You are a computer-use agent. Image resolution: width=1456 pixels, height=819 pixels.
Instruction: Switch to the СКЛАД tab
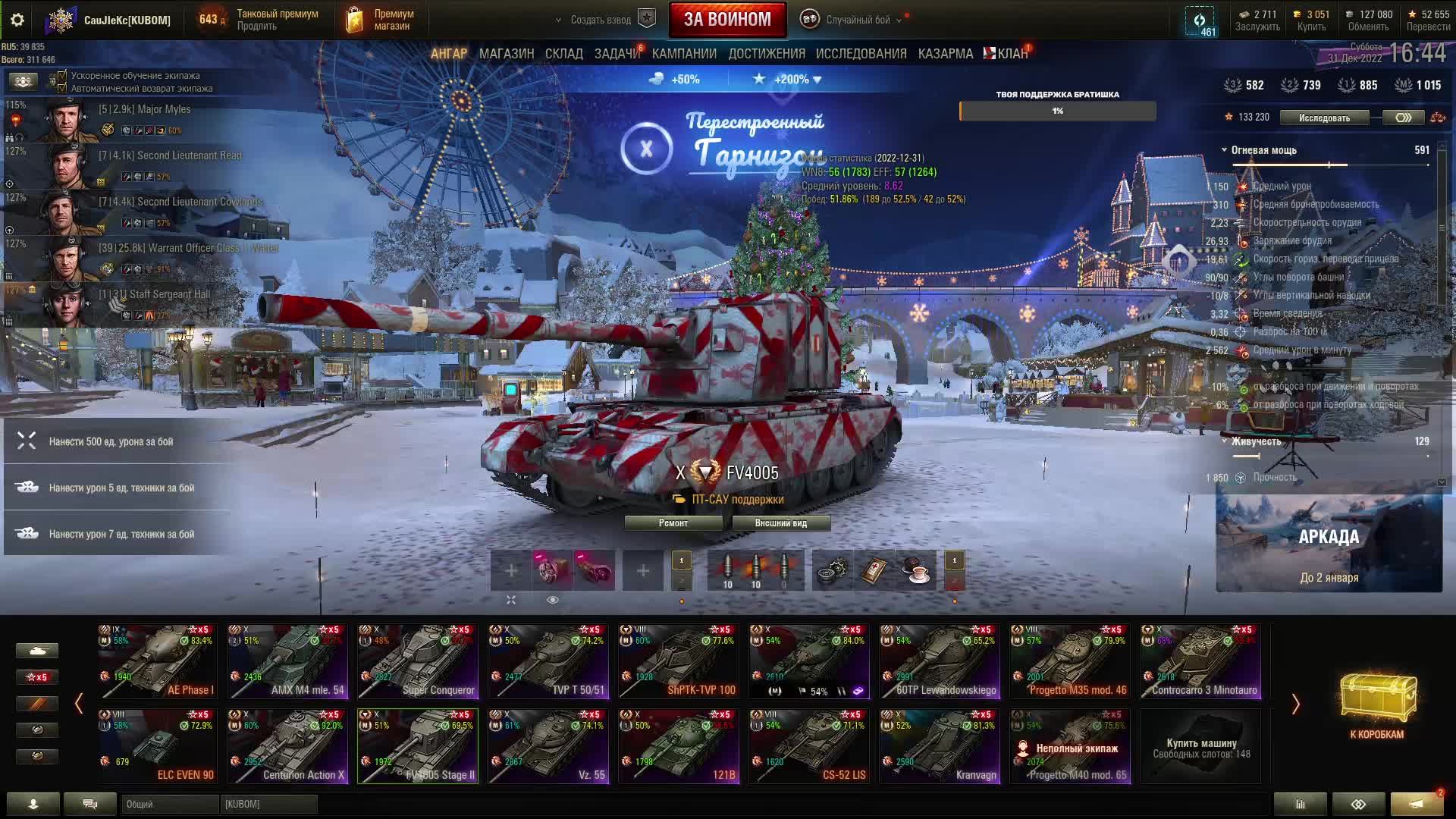point(563,54)
